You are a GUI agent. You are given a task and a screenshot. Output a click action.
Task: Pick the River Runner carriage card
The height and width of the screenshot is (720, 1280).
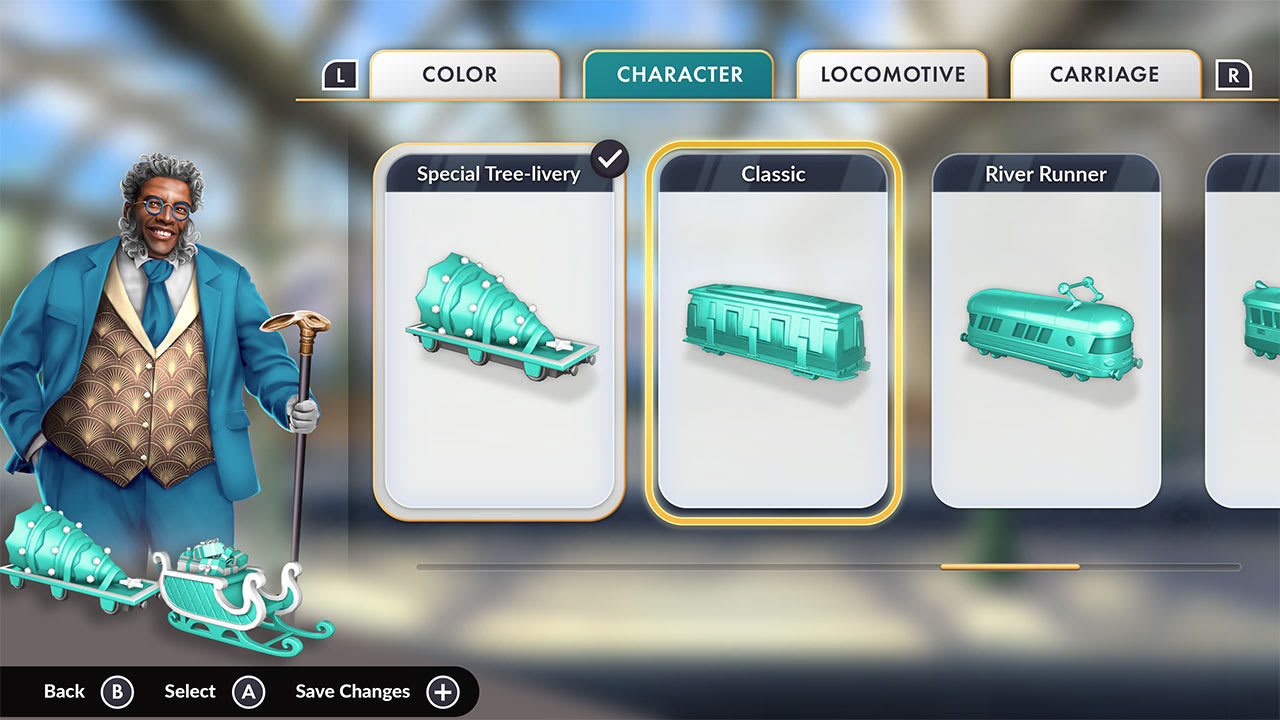tap(1045, 332)
